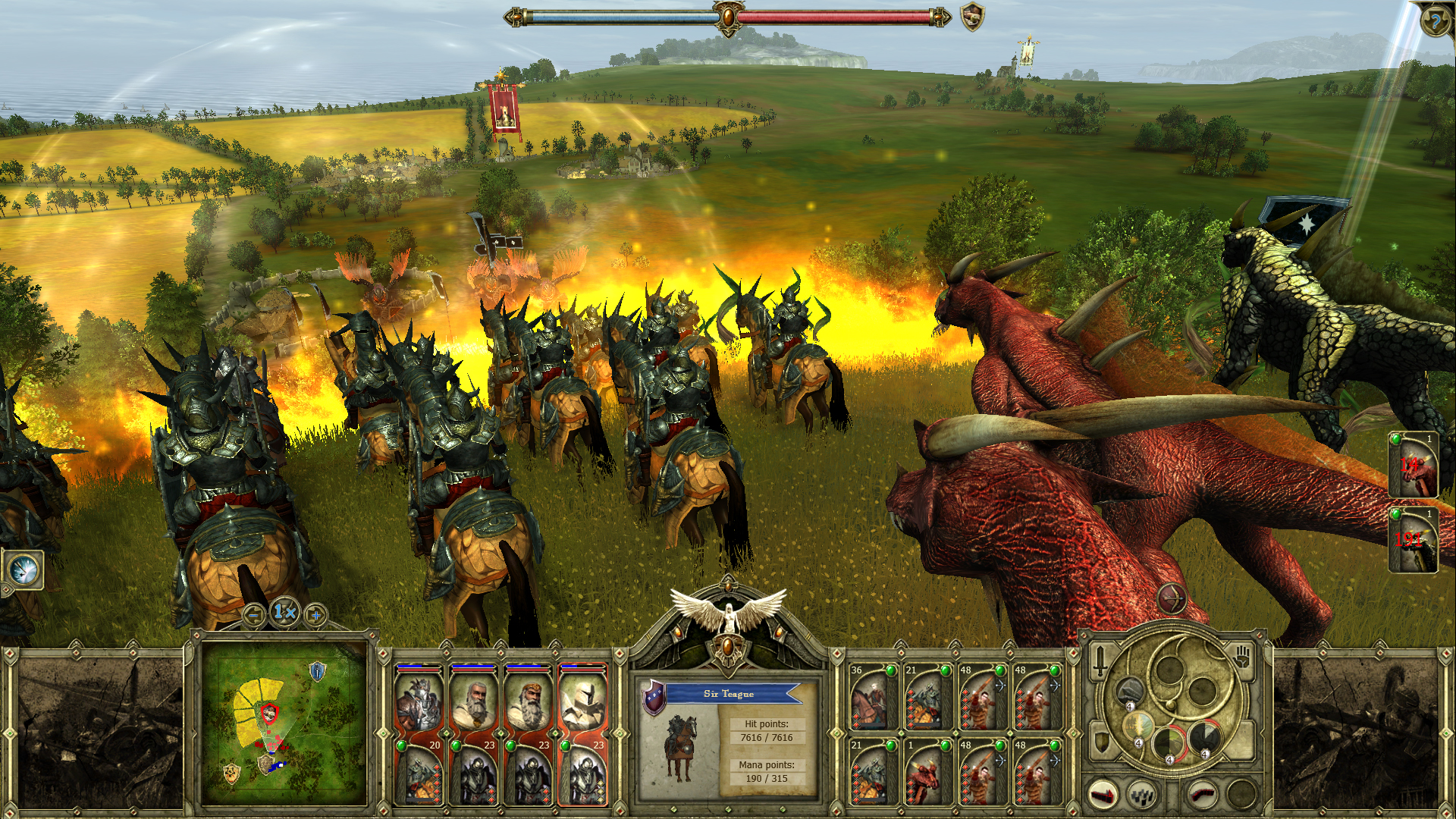The image size is (1456, 819).
Task: Select the melee sword stance icon
Action: (1100, 661)
